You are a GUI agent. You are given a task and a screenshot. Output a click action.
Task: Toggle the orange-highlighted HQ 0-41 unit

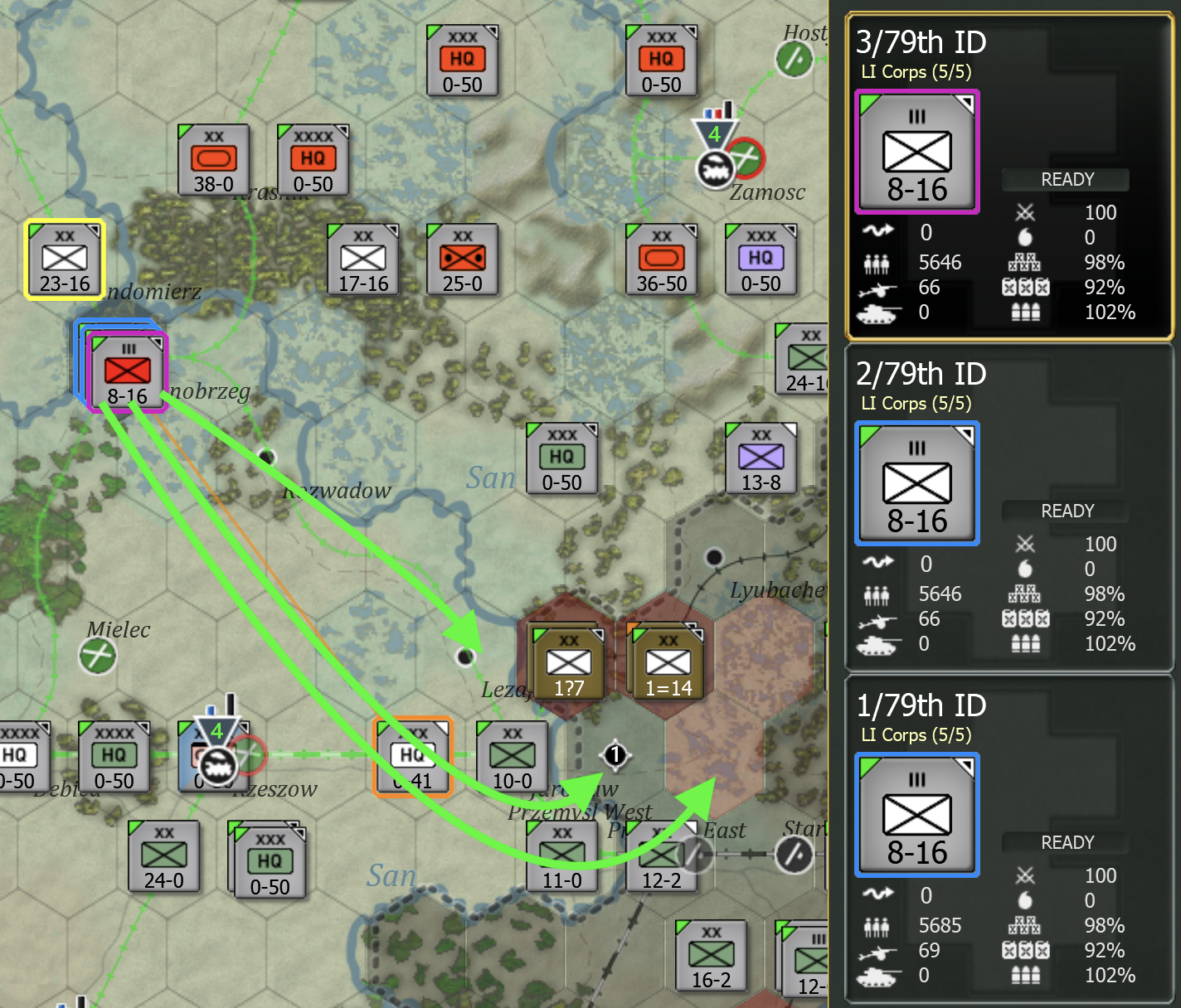click(412, 757)
